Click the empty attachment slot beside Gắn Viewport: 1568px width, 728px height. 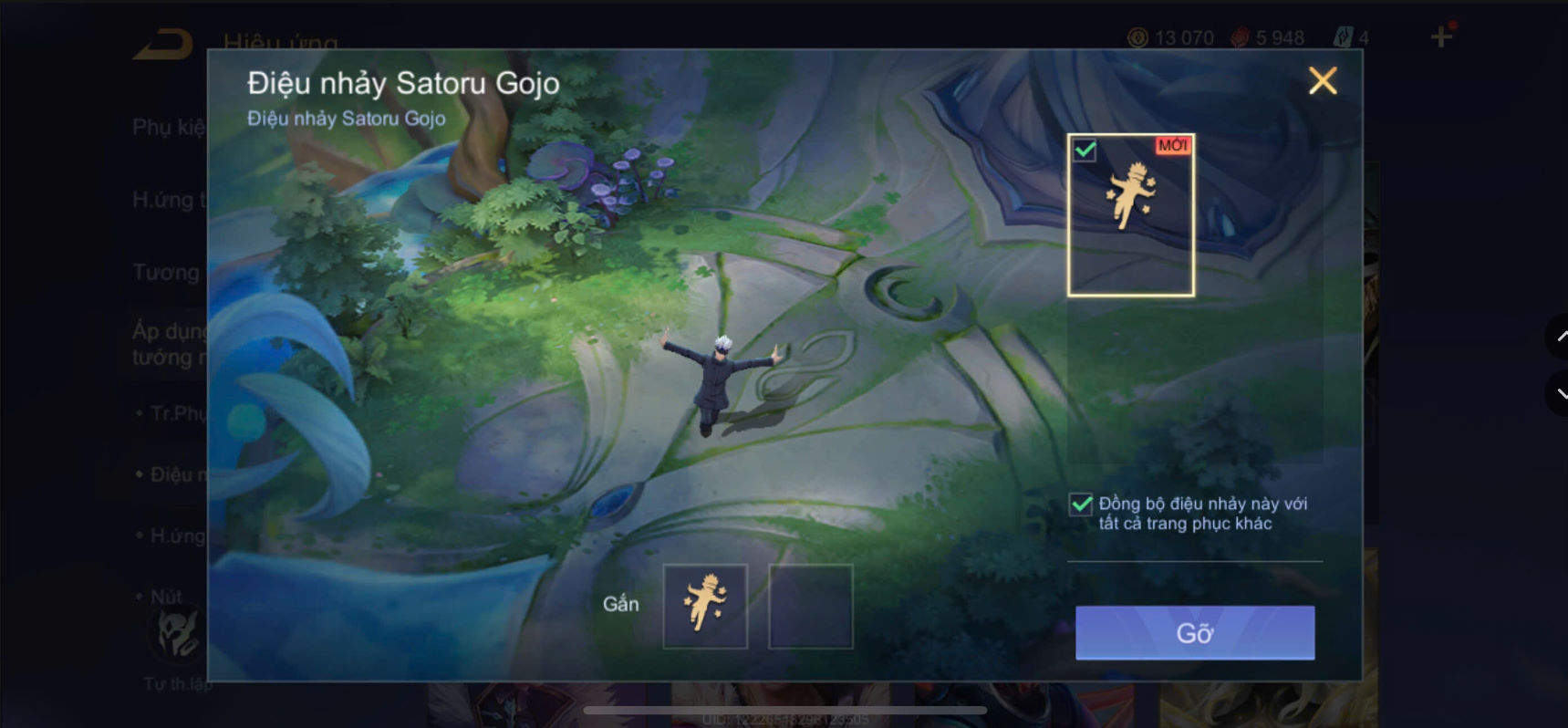click(x=810, y=605)
